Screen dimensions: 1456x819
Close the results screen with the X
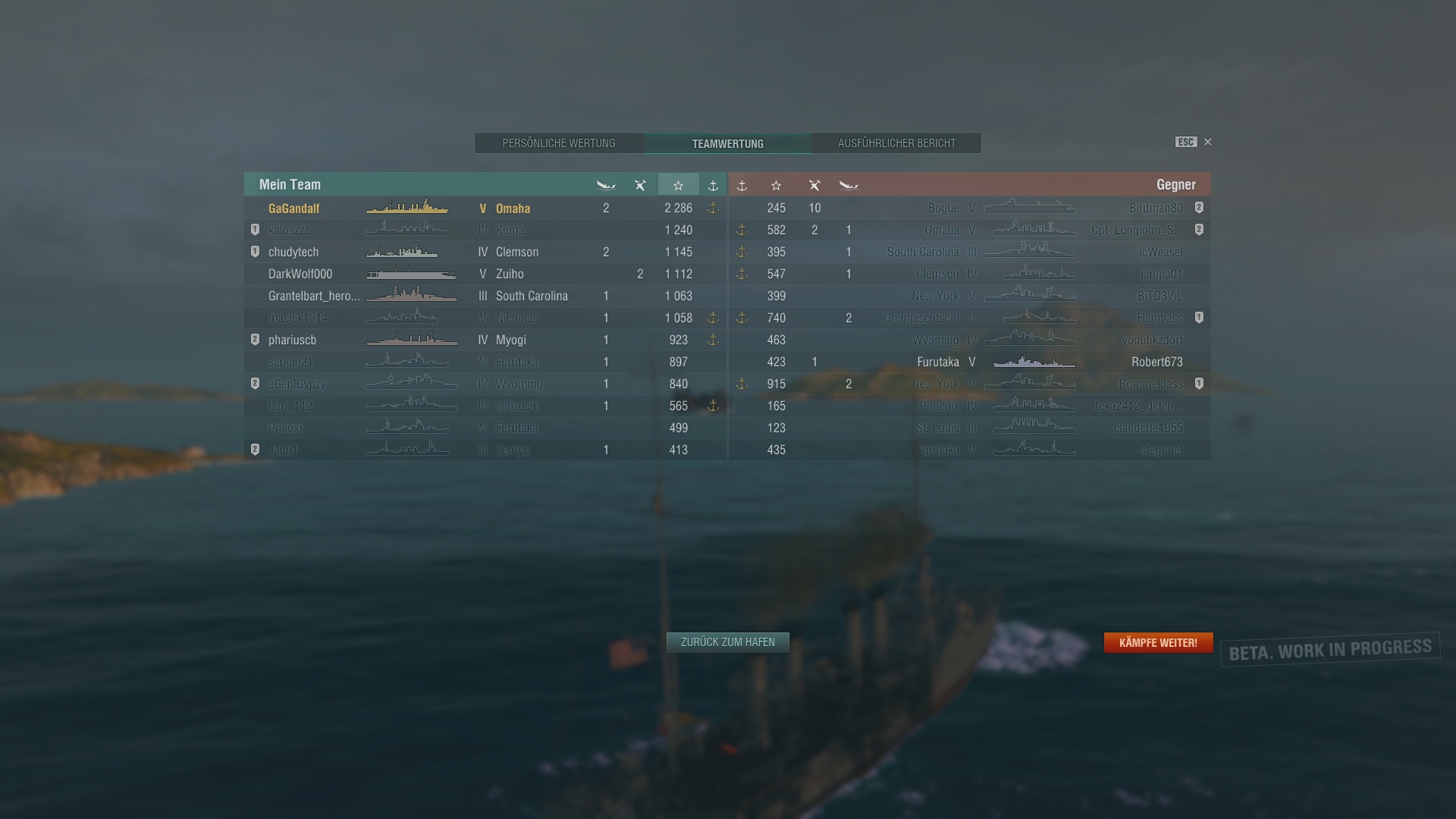[x=1208, y=142]
